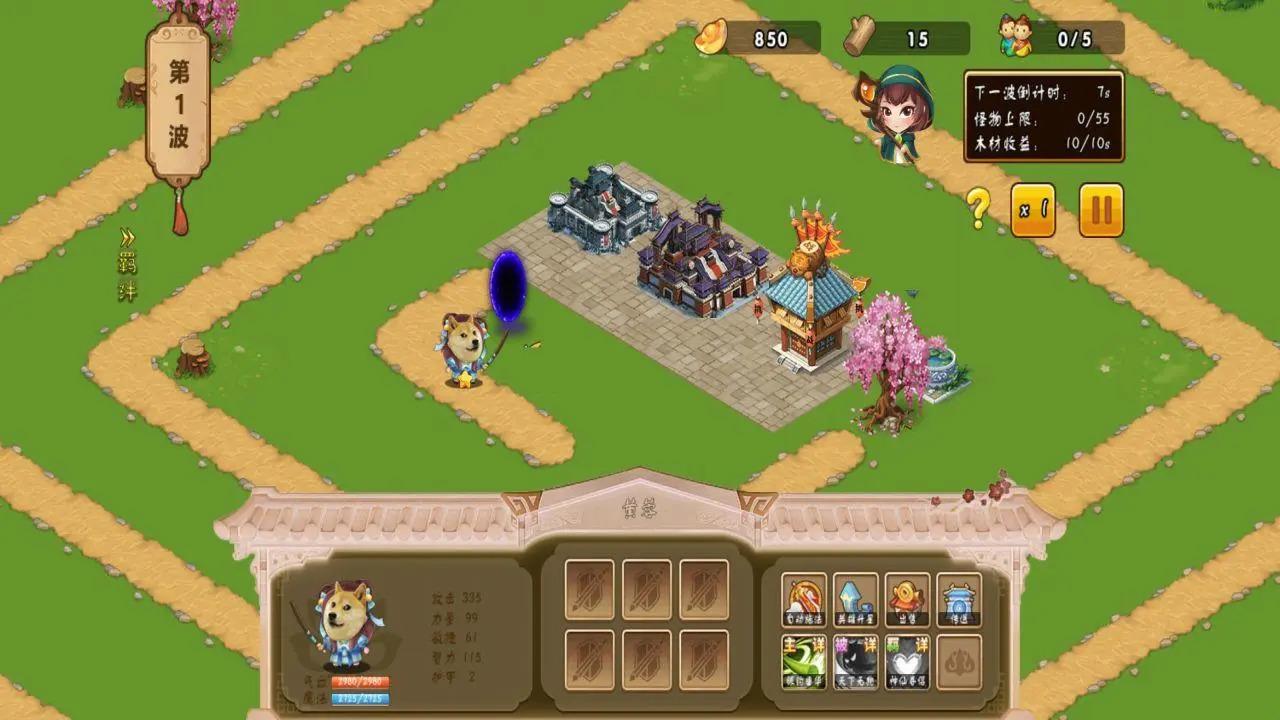Choose the 英雄升星 hero star-up icon
The width and height of the screenshot is (1280, 720).
click(856, 600)
